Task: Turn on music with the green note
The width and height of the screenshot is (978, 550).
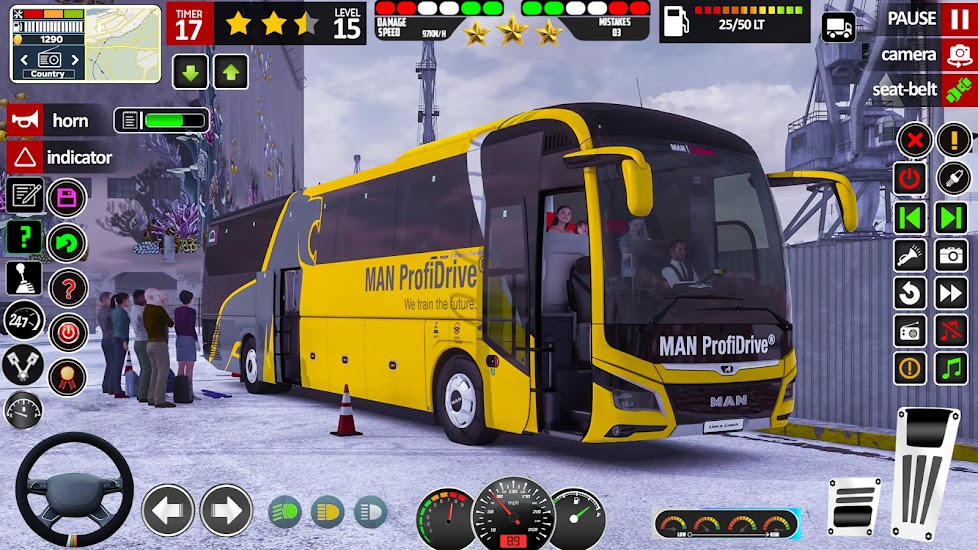Action: coord(951,368)
